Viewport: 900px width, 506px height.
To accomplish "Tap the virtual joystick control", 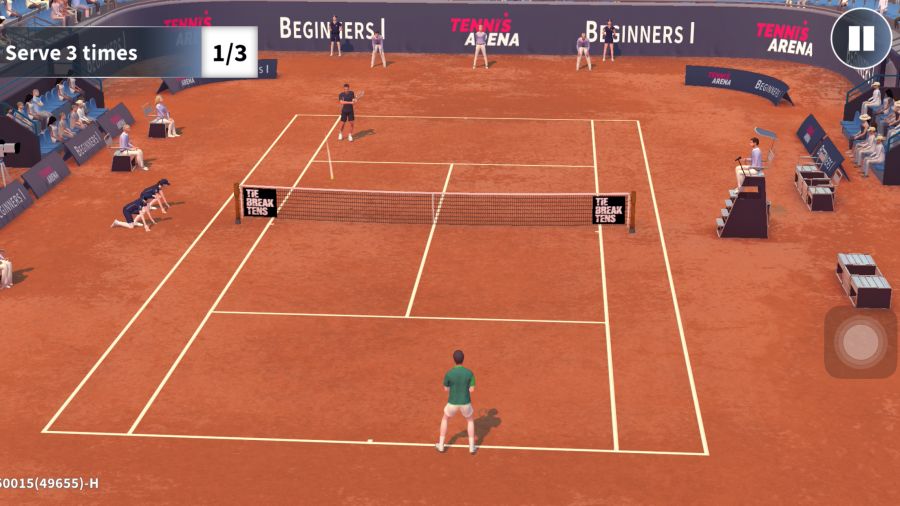I will point(860,342).
